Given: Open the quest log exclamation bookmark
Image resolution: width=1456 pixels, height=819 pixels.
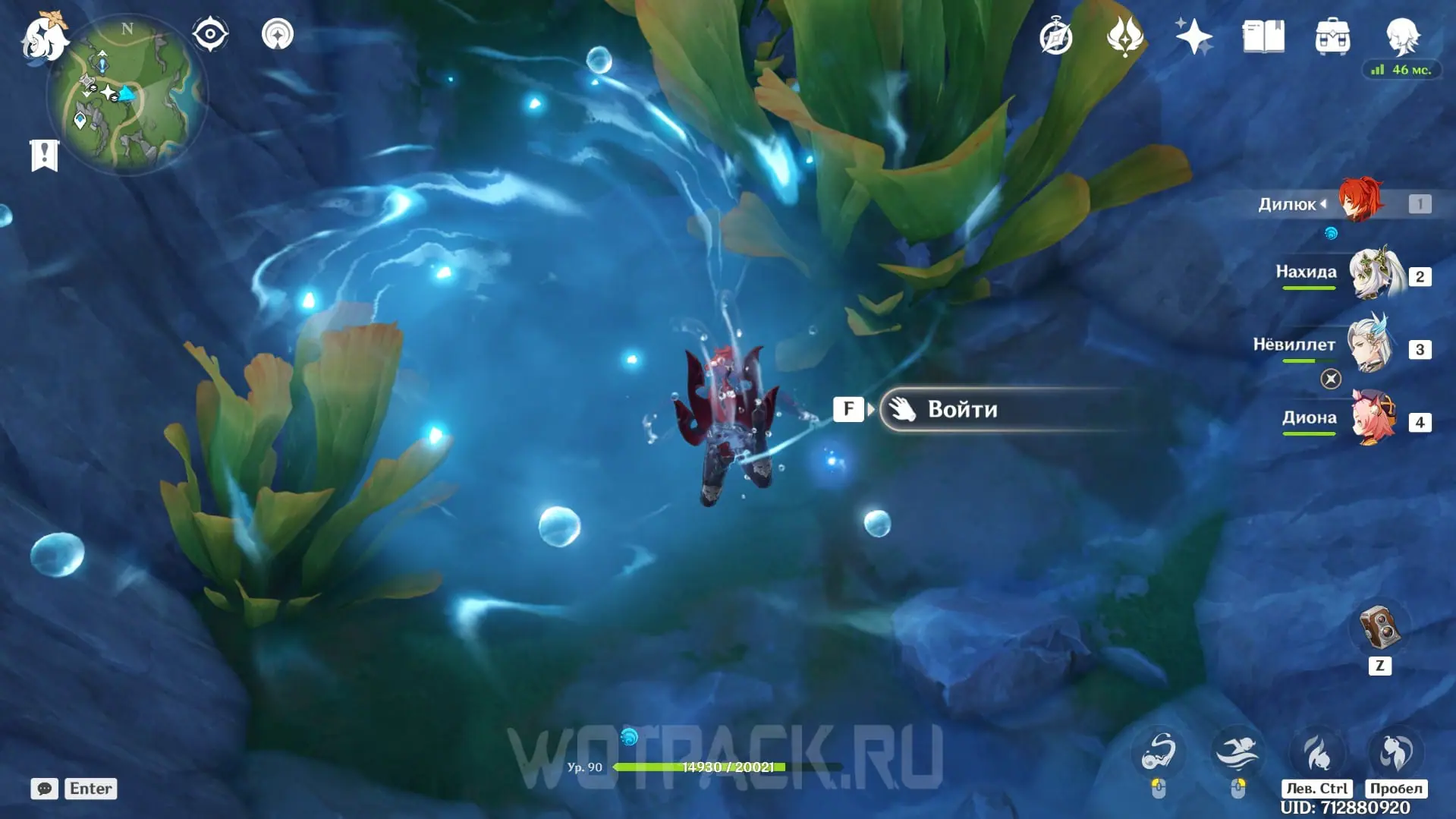Looking at the screenshot, I should [45, 156].
